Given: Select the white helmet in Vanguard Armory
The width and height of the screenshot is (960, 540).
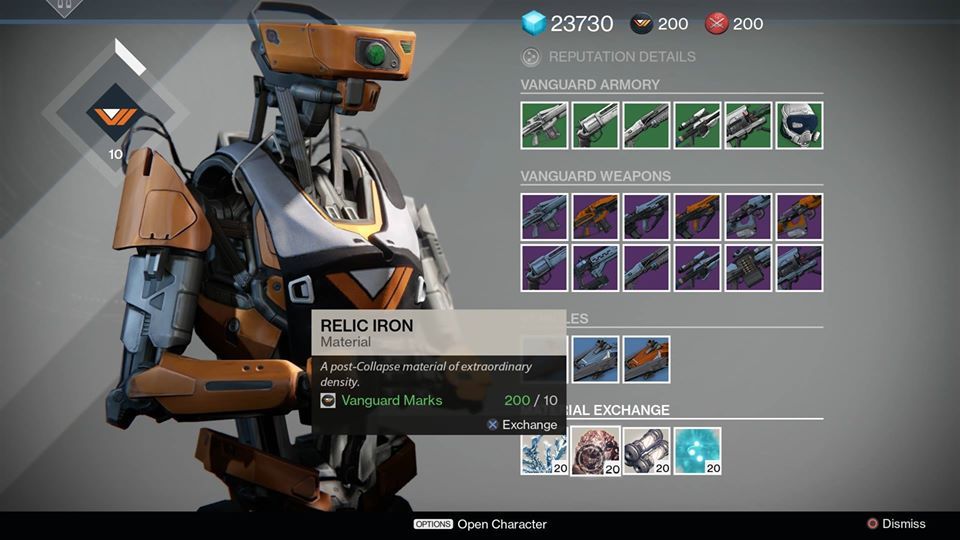Looking at the screenshot, I should 799,125.
